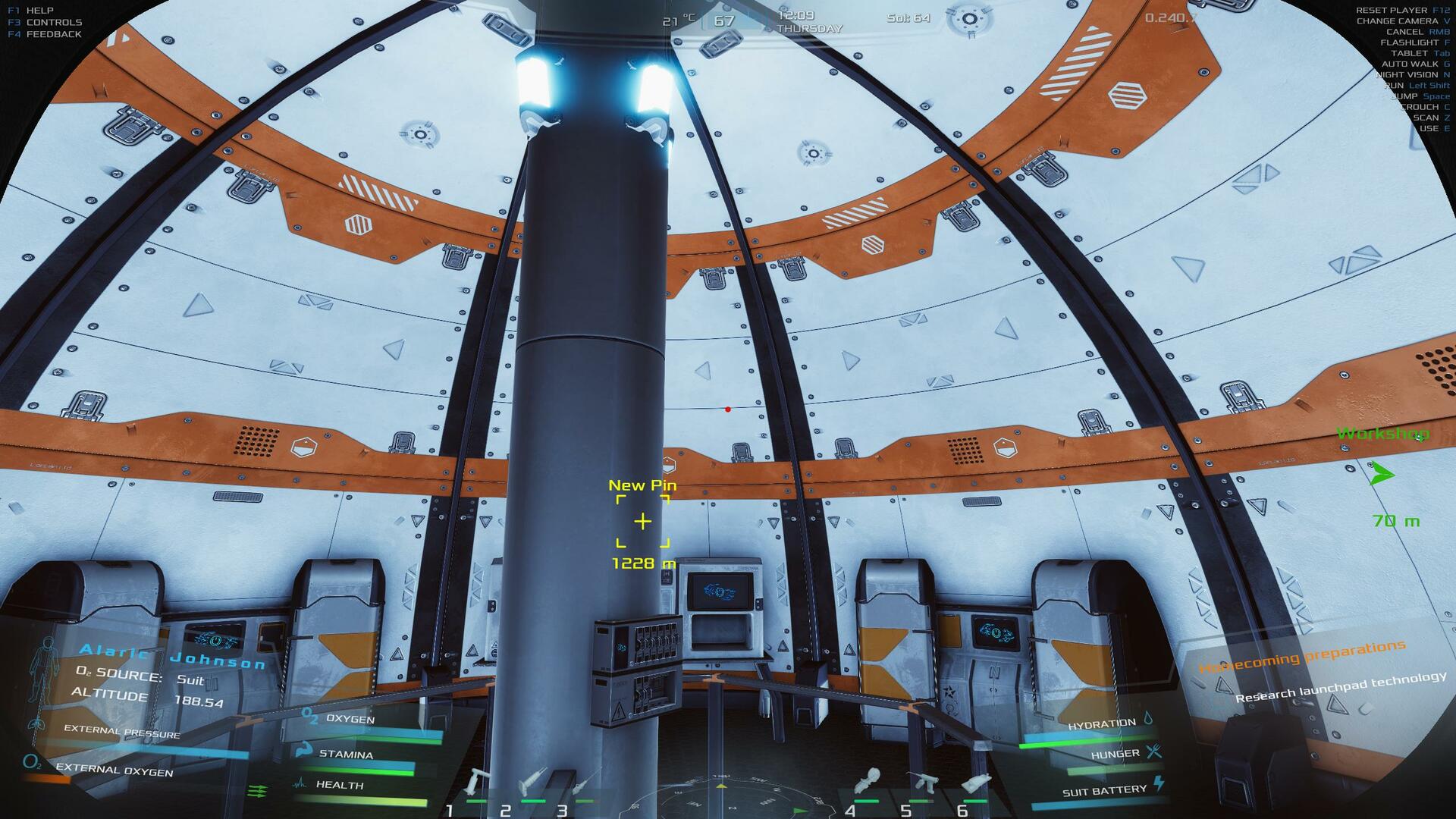Select the syringe-shaped tool in slot 2
The width and height of the screenshot is (1456, 819).
tap(532, 782)
